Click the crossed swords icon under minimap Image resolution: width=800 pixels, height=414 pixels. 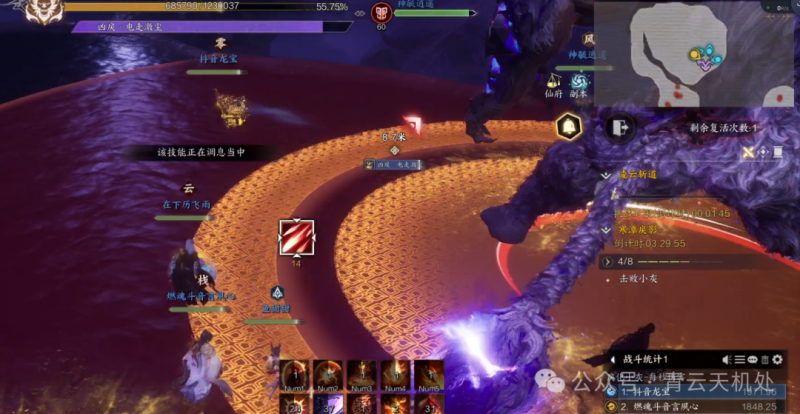point(748,152)
